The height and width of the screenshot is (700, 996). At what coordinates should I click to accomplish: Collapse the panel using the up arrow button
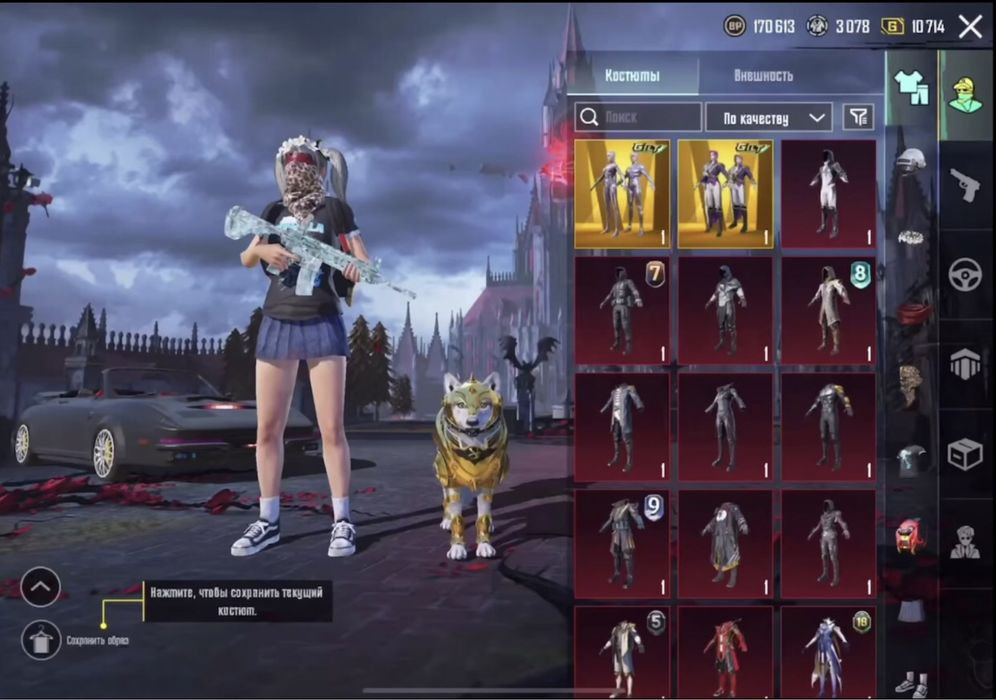pyautogui.click(x=41, y=587)
